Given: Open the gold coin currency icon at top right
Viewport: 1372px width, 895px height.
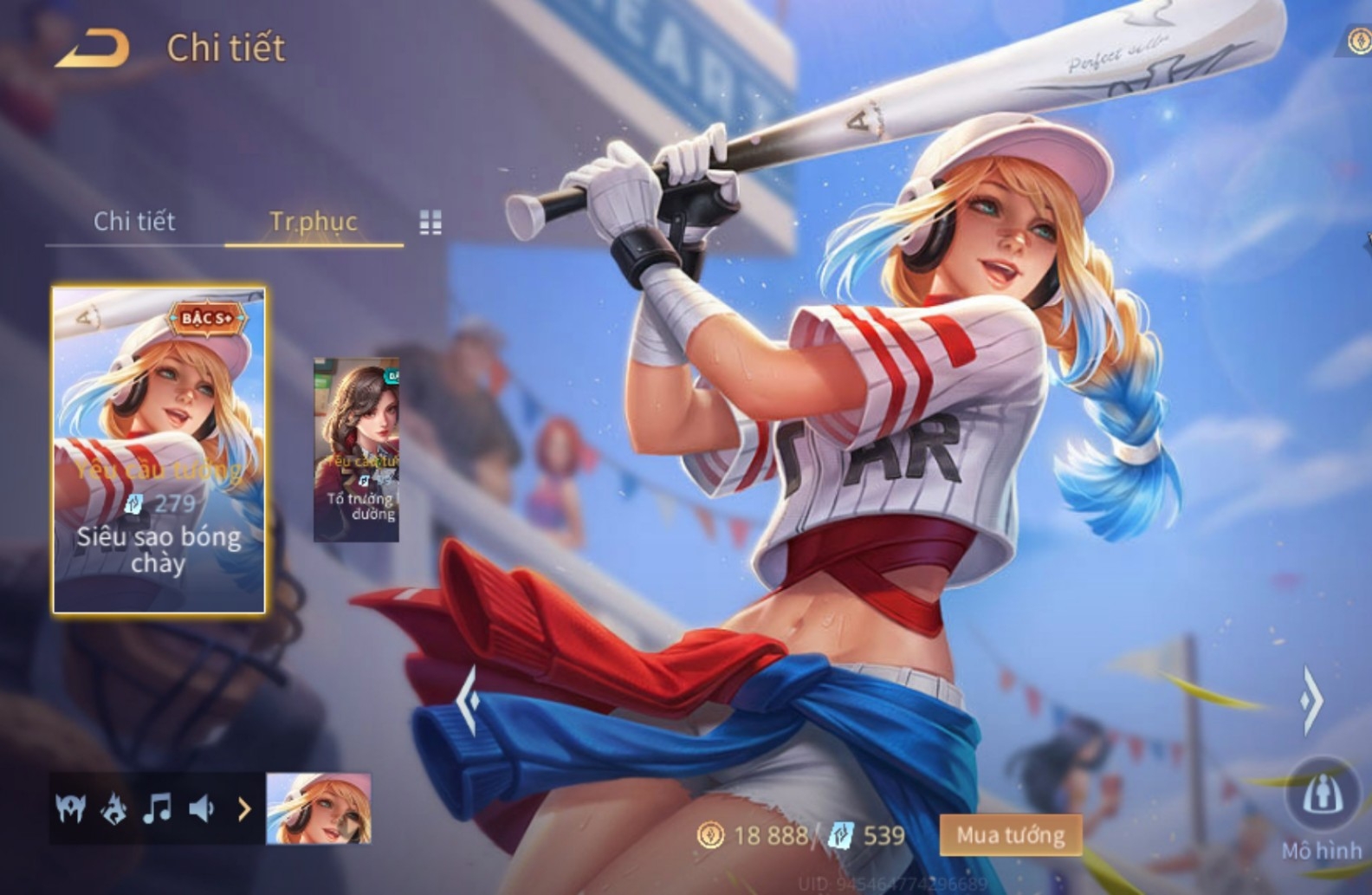Looking at the screenshot, I should (x=1360, y=40).
